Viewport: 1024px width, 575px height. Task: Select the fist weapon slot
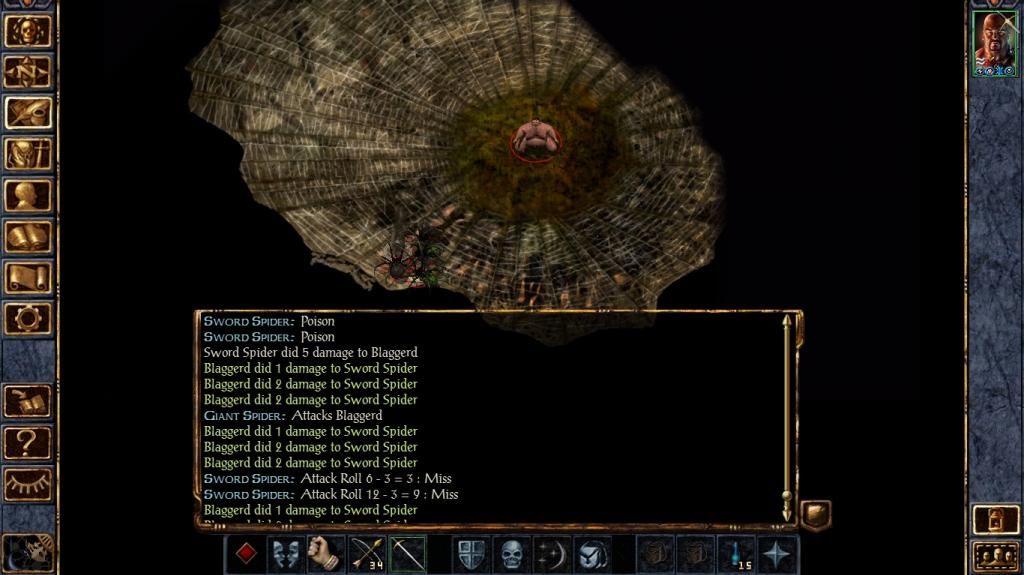pyautogui.click(x=326, y=554)
